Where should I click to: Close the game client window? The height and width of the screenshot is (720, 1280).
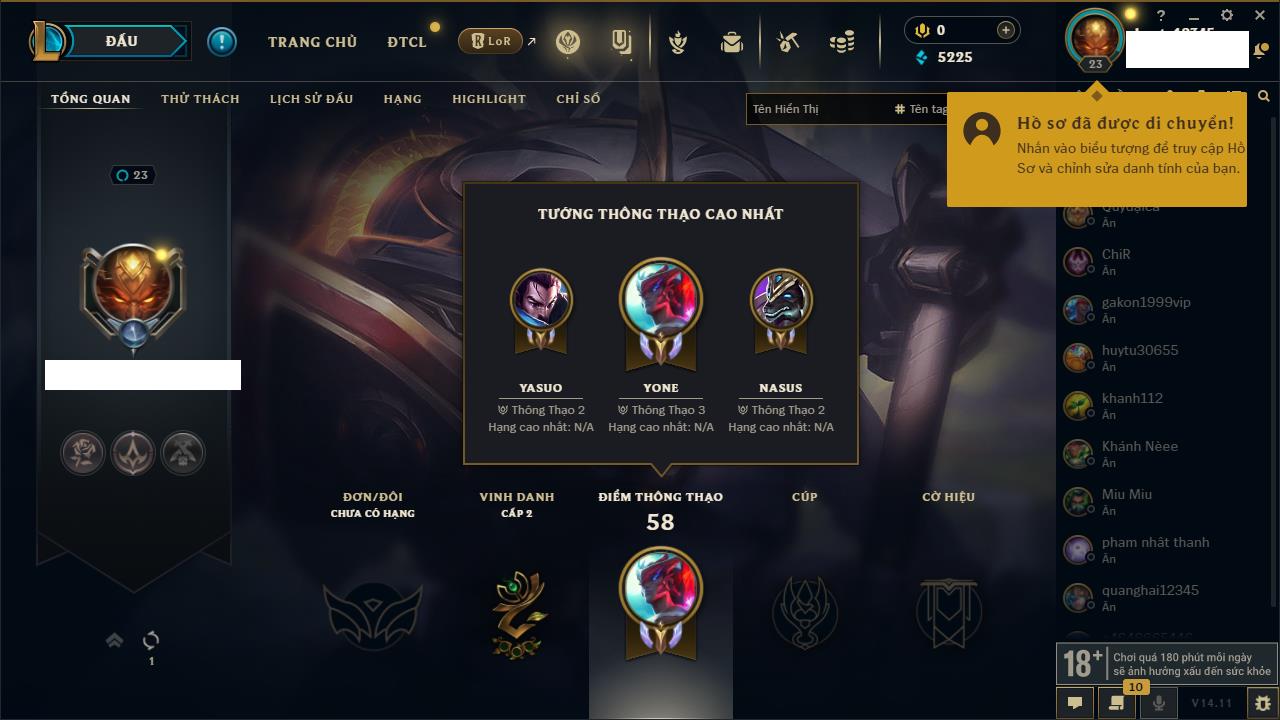(x=1260, y=16)
